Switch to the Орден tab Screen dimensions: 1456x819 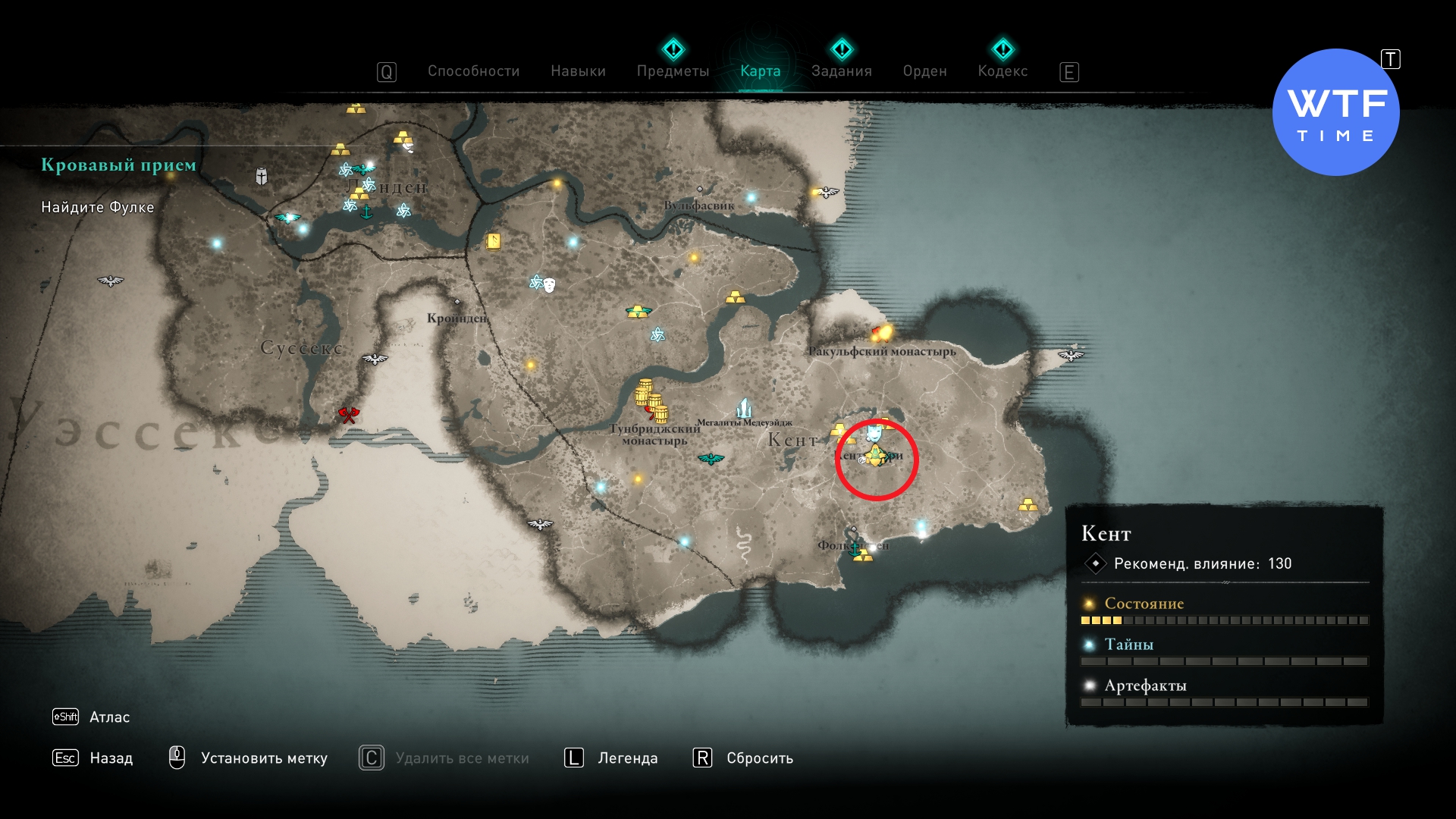click(x=924, y=71)
